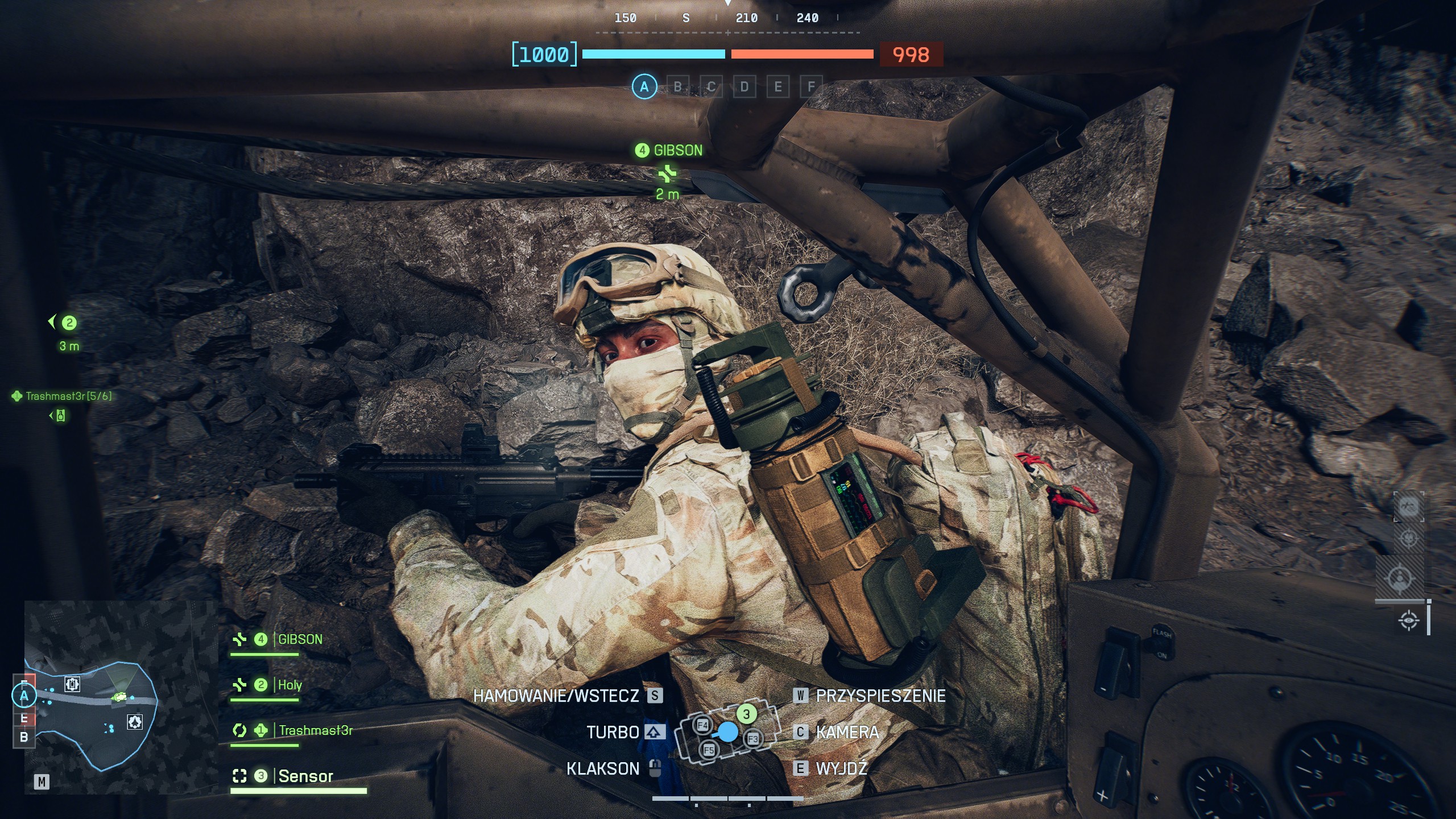This screenshot has width=1456, height=819.
Task: Click the Sensor gadget icon in squad list
Action: pos(239,775)
